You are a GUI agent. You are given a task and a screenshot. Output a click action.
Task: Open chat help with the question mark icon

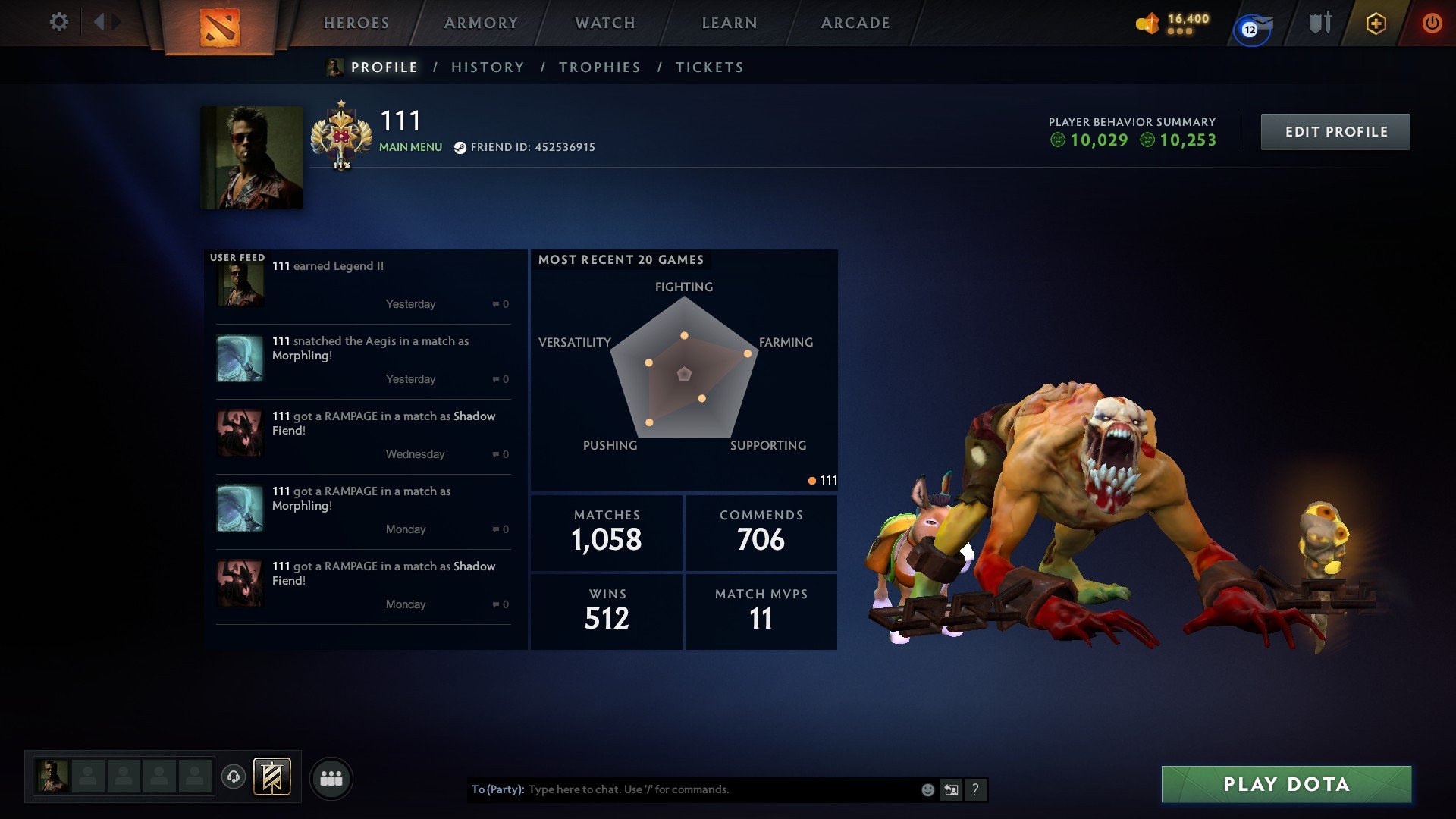975,789
